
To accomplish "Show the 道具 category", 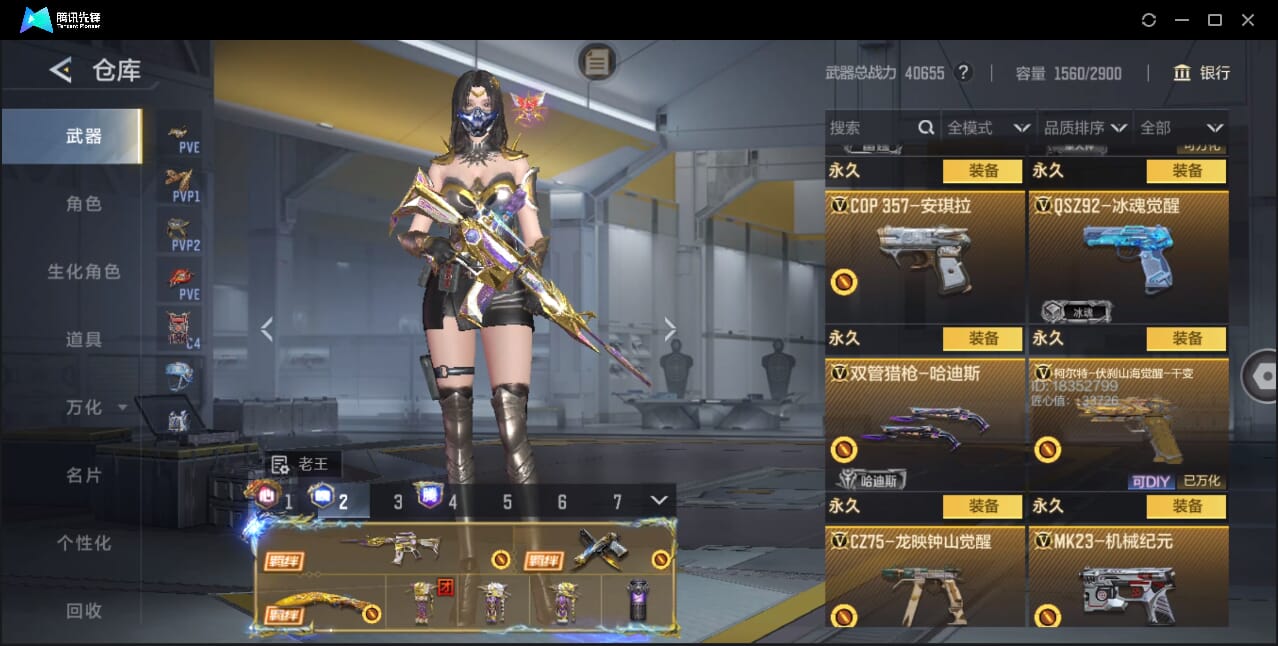I will [x=84, y=340].
